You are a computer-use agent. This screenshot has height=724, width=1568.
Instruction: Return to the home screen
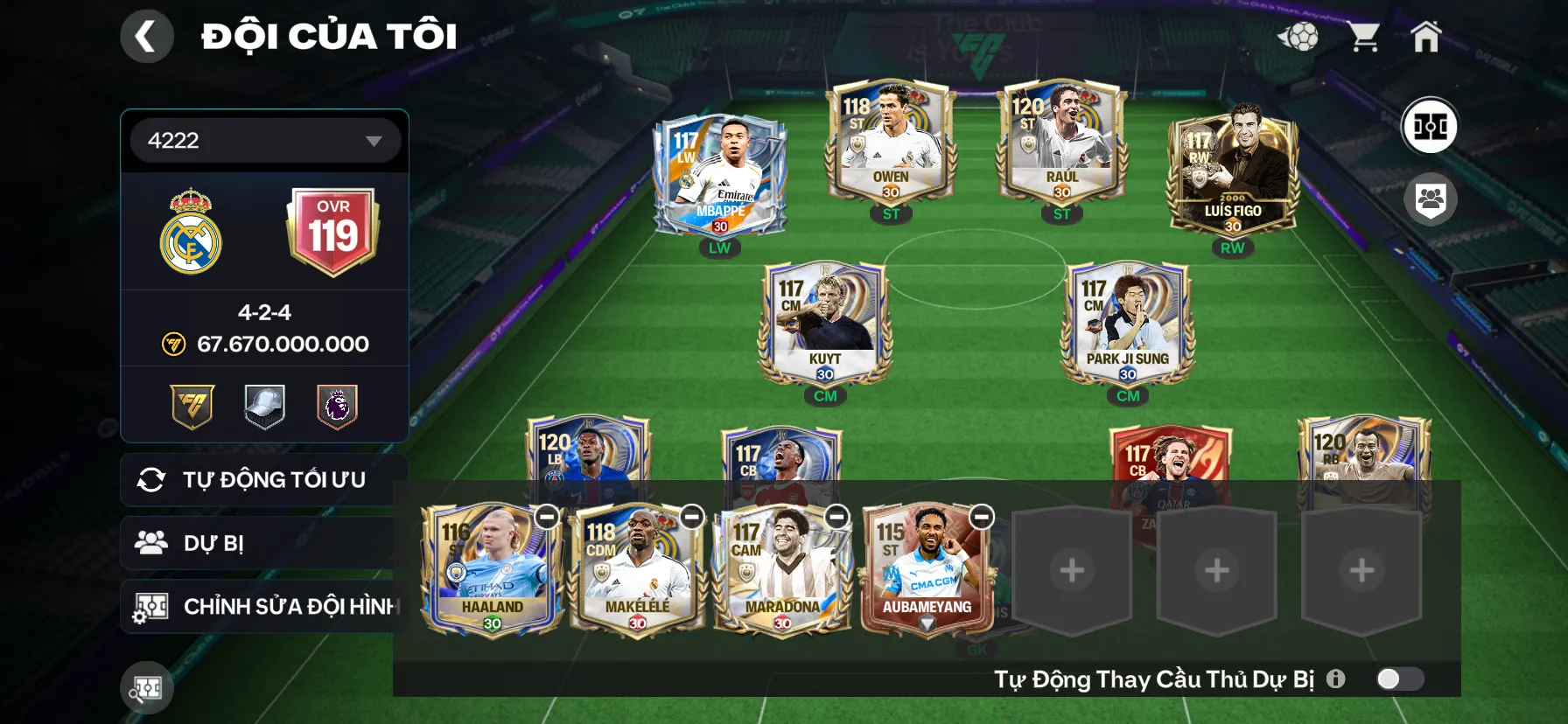1425,37
